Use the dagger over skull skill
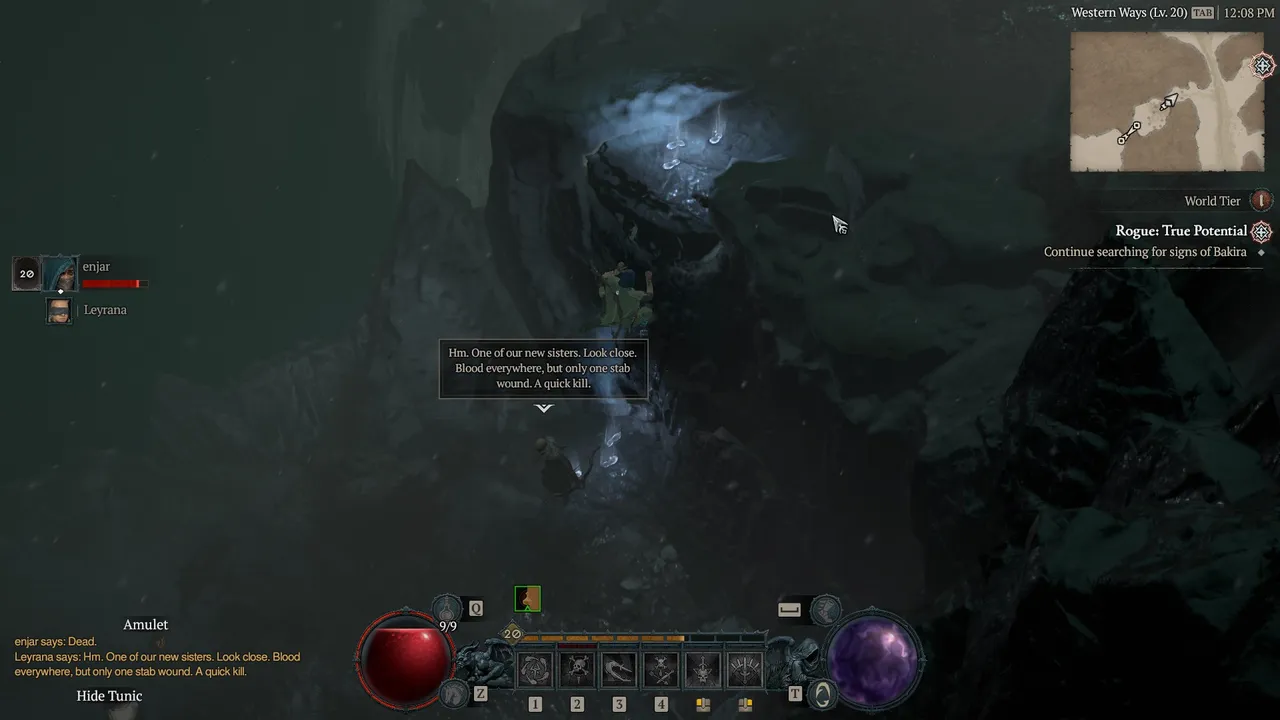1280x720 pixels. (703, 670)
